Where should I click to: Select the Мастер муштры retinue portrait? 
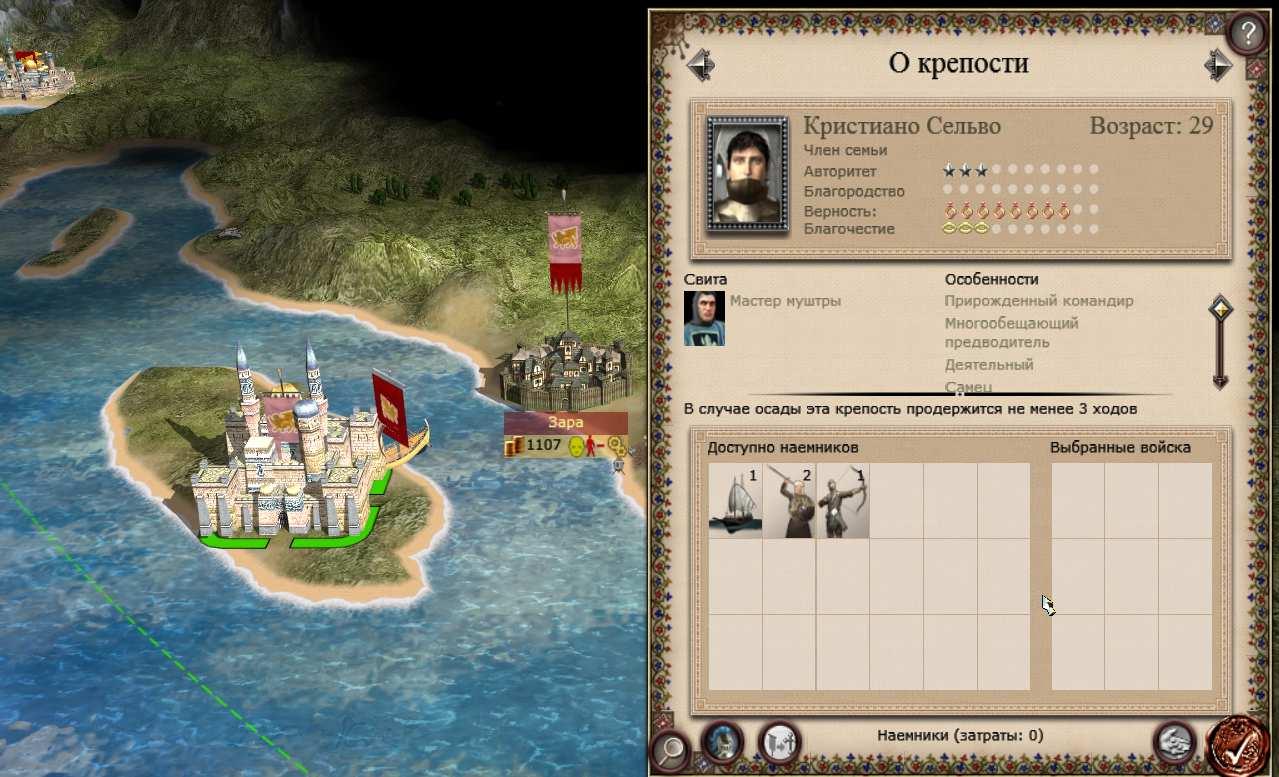[704, 319]
